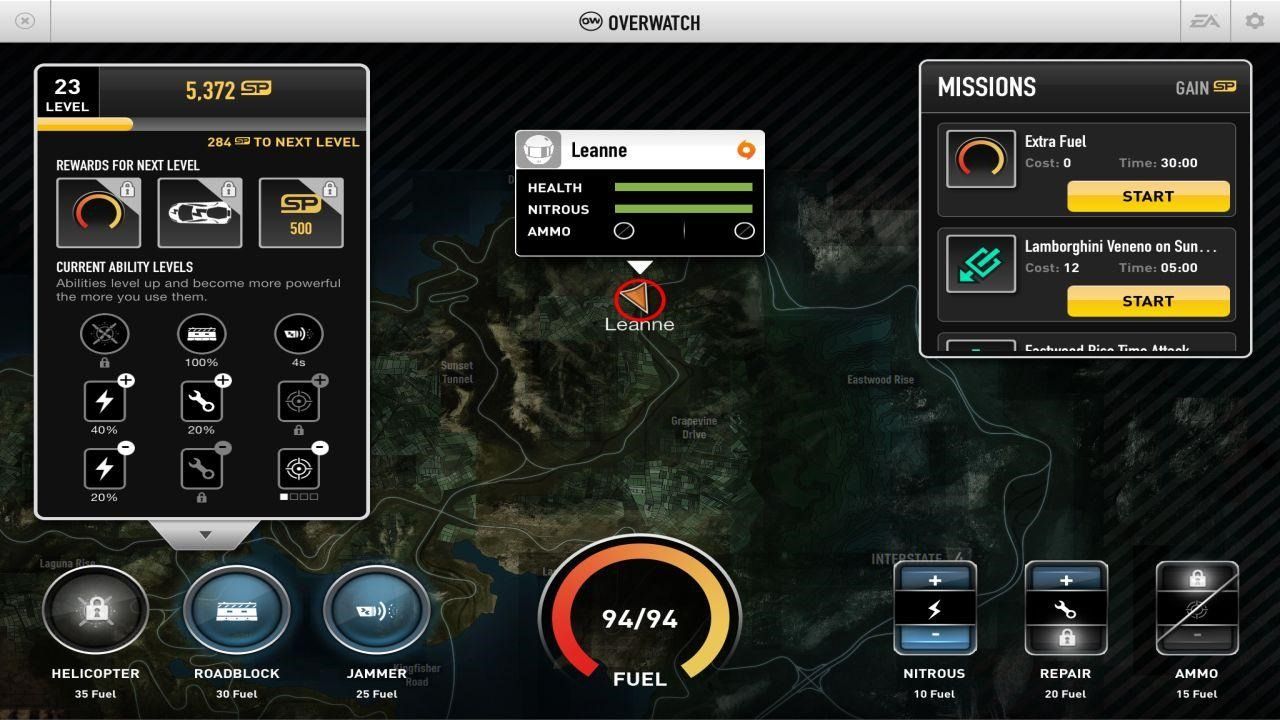Click the Extra Fuel mission gauge icon
The width and height of the screenshot is (1280, 720).
pos(981,160)
